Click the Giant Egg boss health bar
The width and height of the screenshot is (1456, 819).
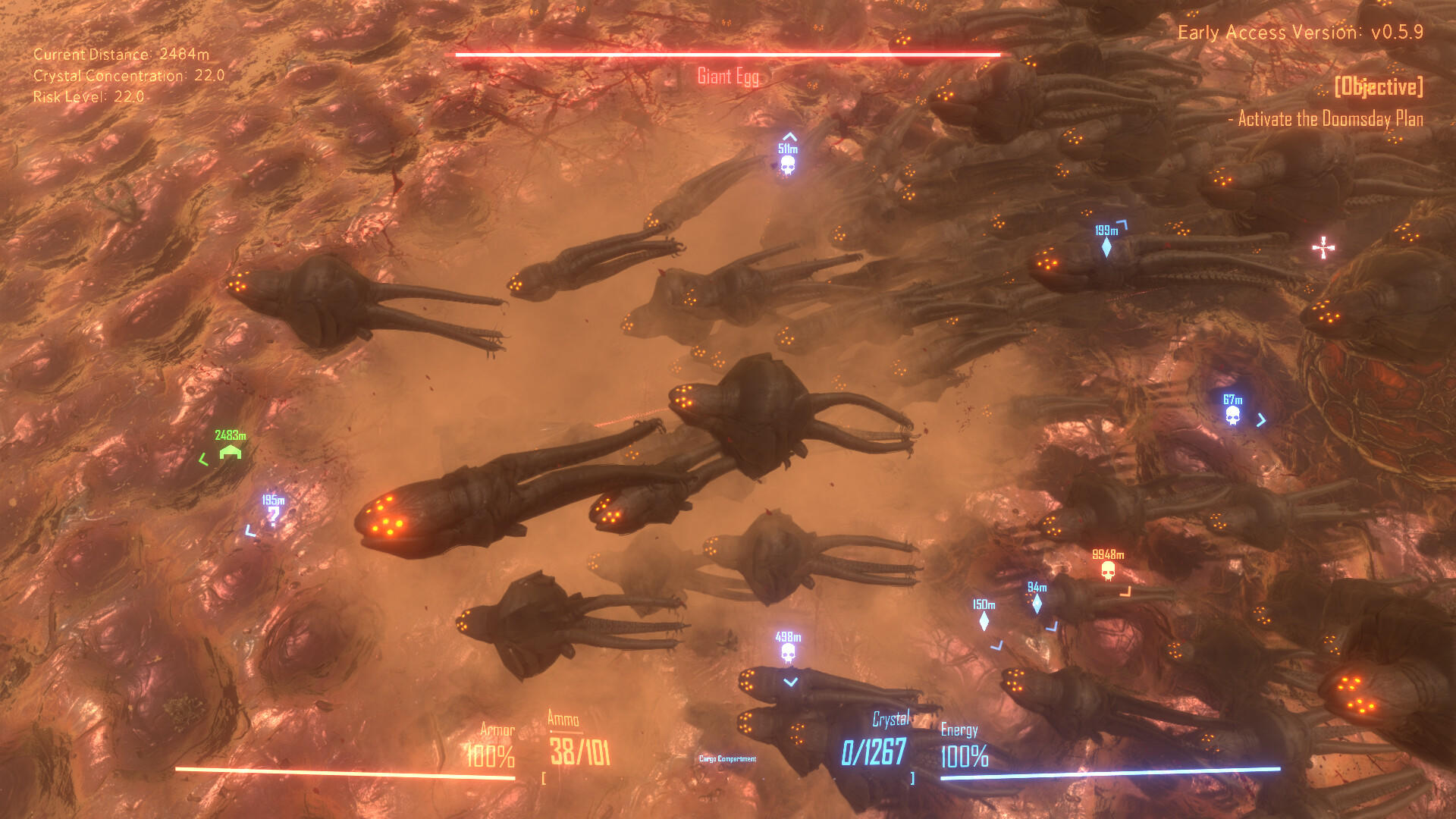[726, 54]
